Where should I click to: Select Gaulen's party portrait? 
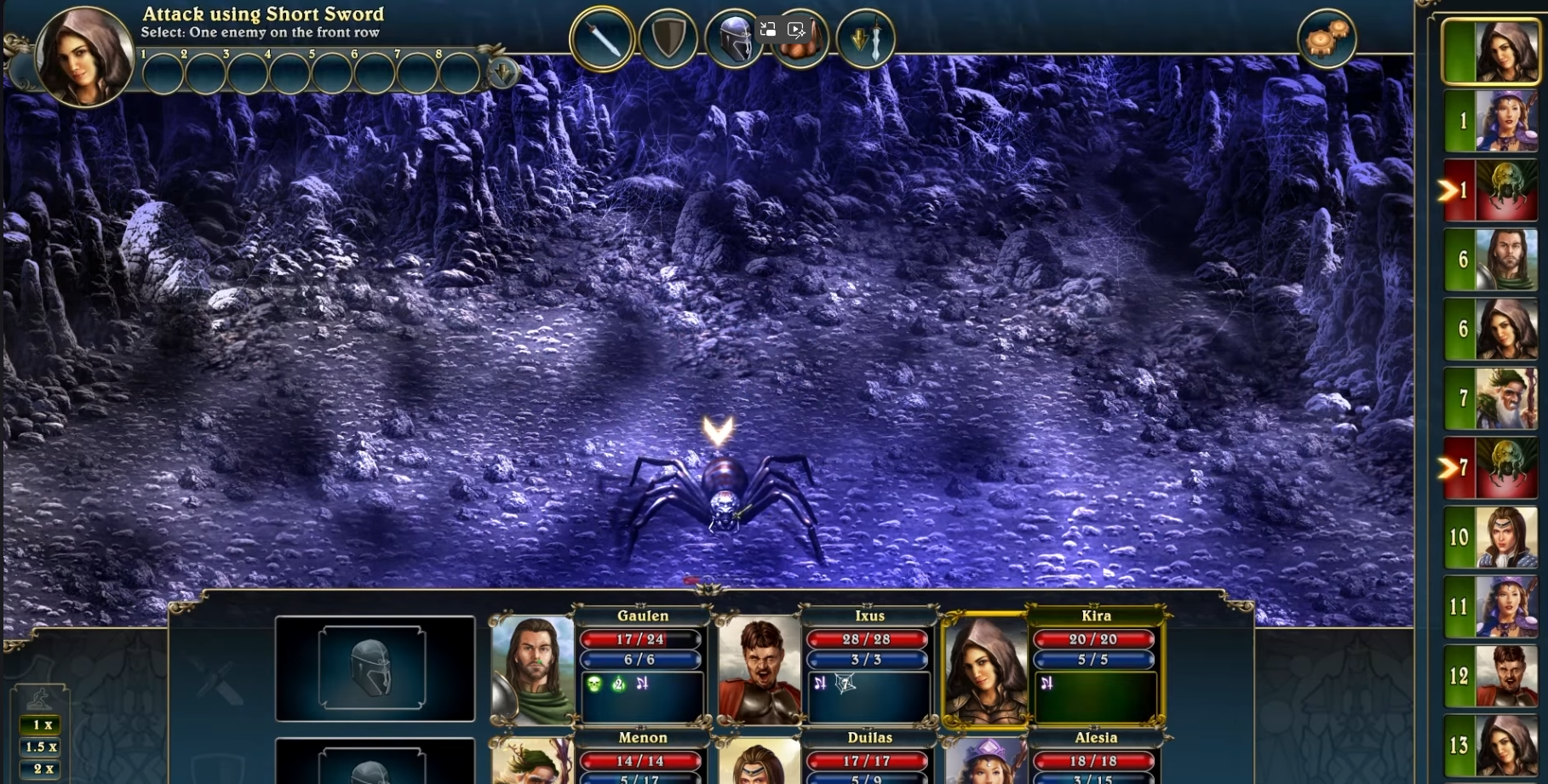[533, 670]
